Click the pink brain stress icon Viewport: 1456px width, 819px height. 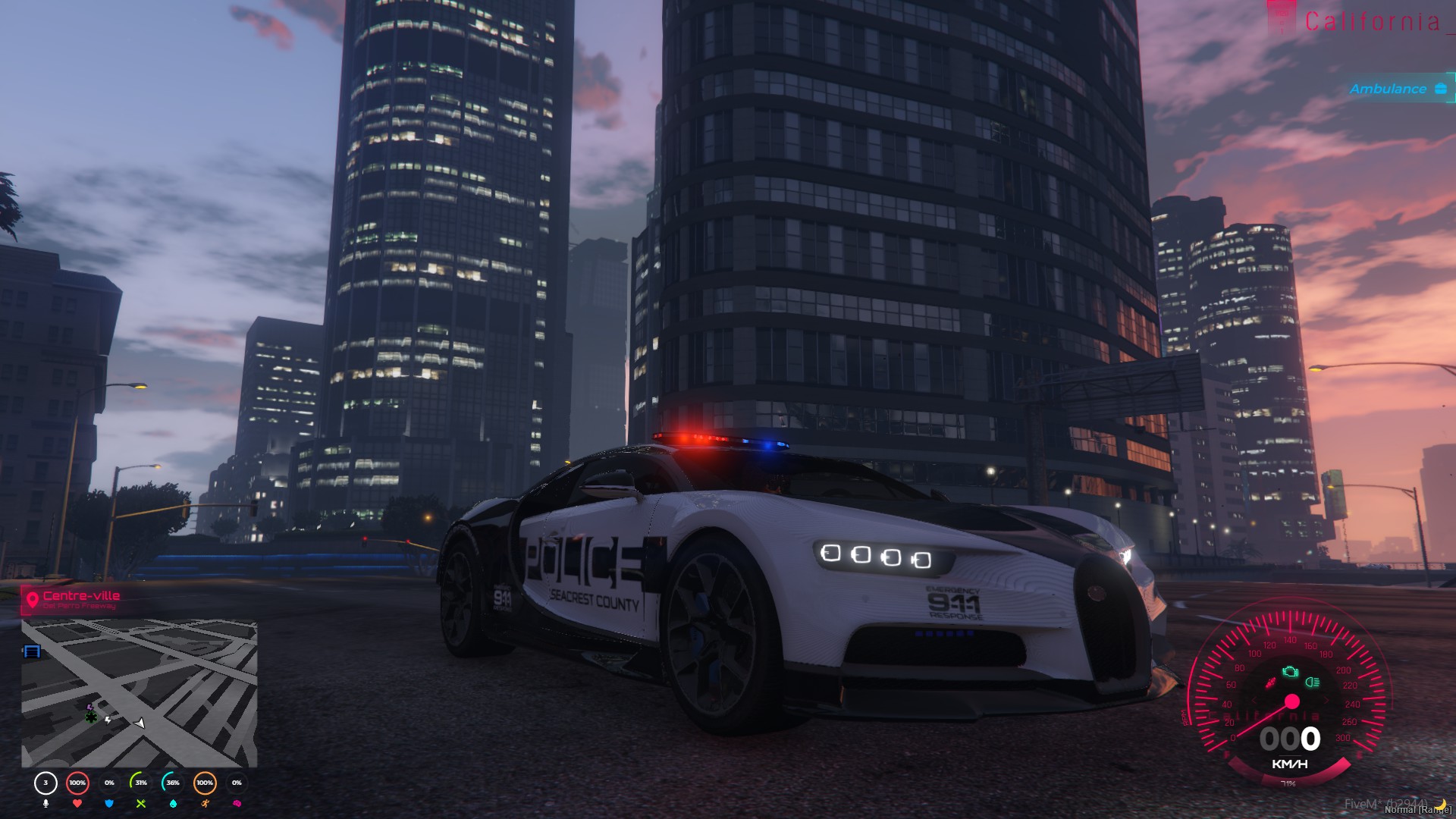[237, 803]
